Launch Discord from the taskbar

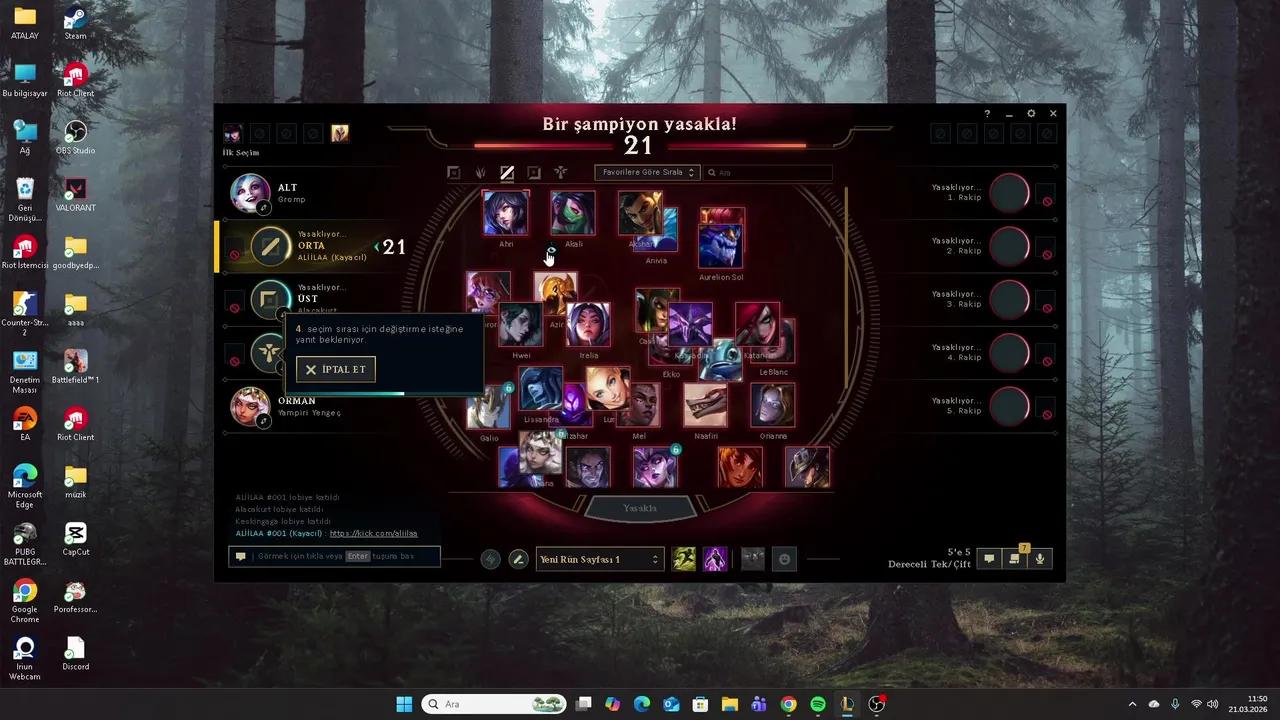pyautogui.click(x=75, y=648)
